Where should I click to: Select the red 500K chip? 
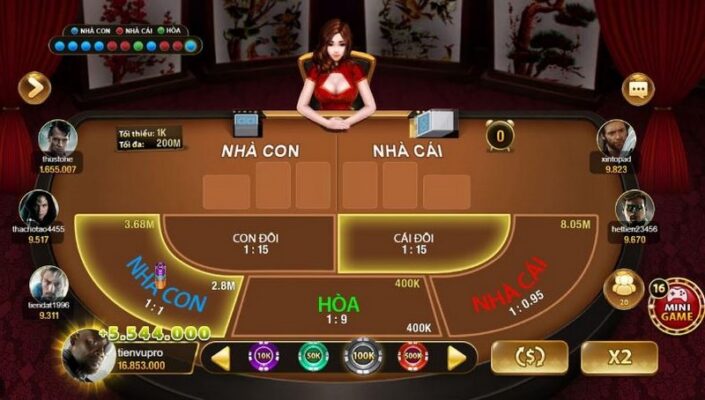point(411,356)
